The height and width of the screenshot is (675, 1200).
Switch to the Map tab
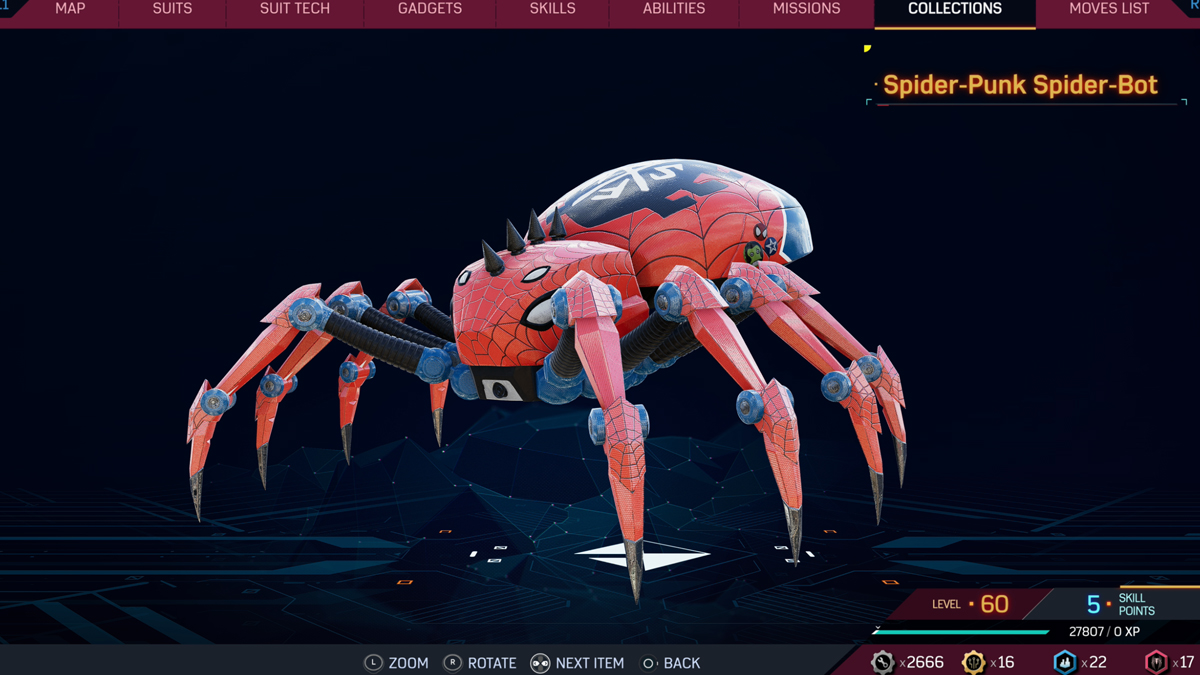(70, 9)
